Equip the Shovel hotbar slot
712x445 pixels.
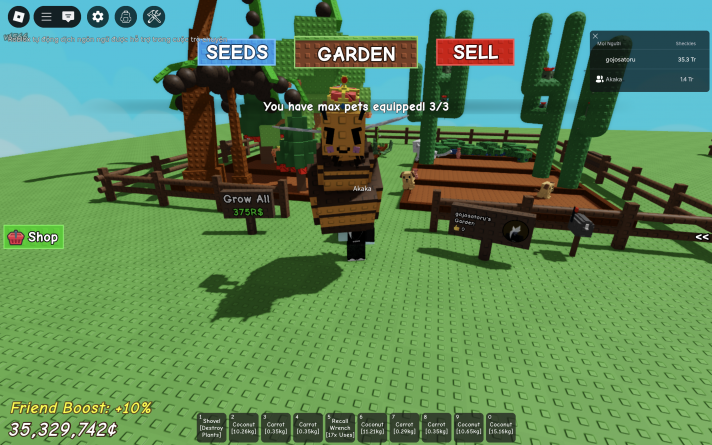pyautogui.click(x=211, y=427)
